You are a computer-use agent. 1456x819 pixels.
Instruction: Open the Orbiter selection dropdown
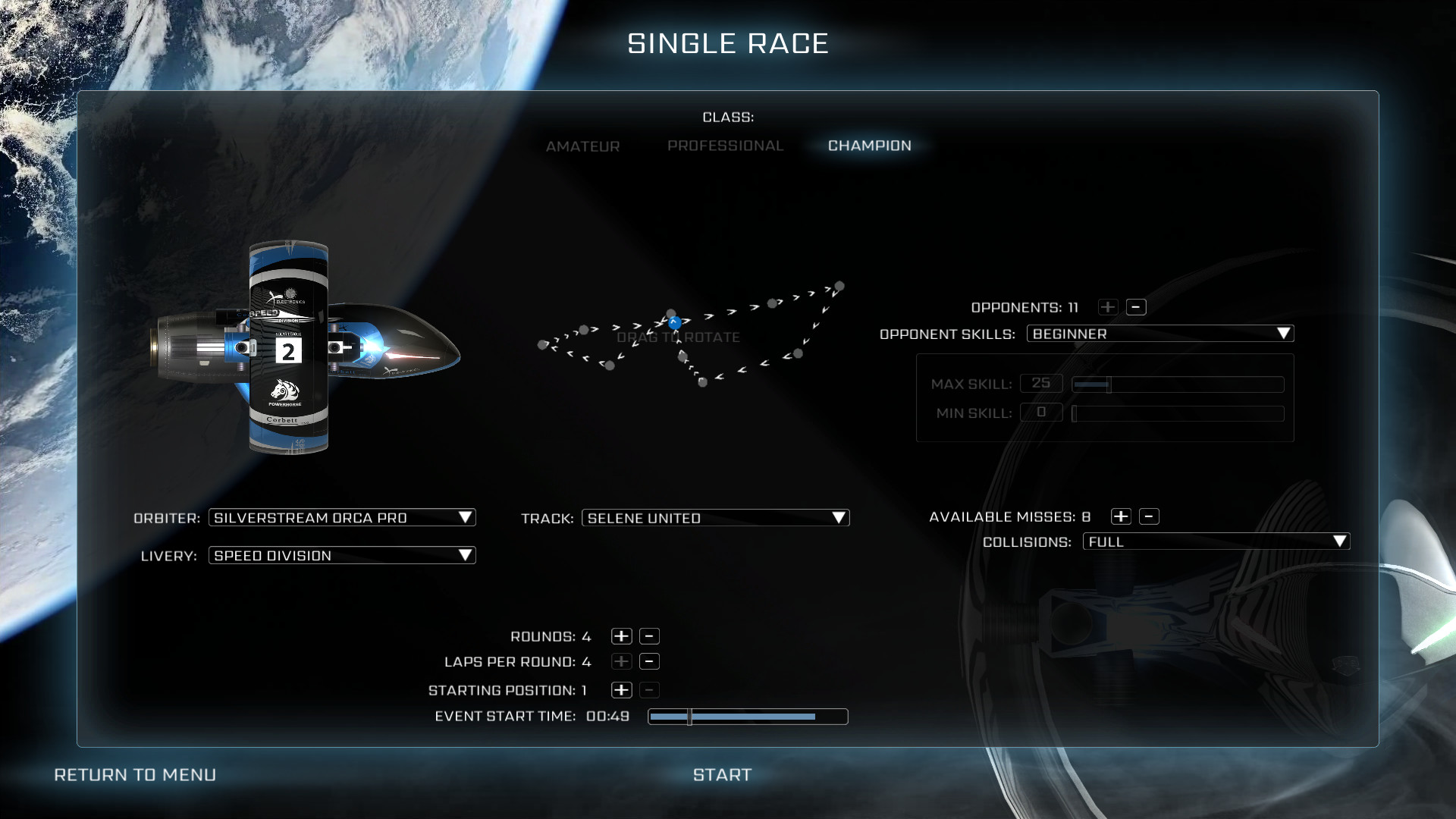(x=342, y=517)
